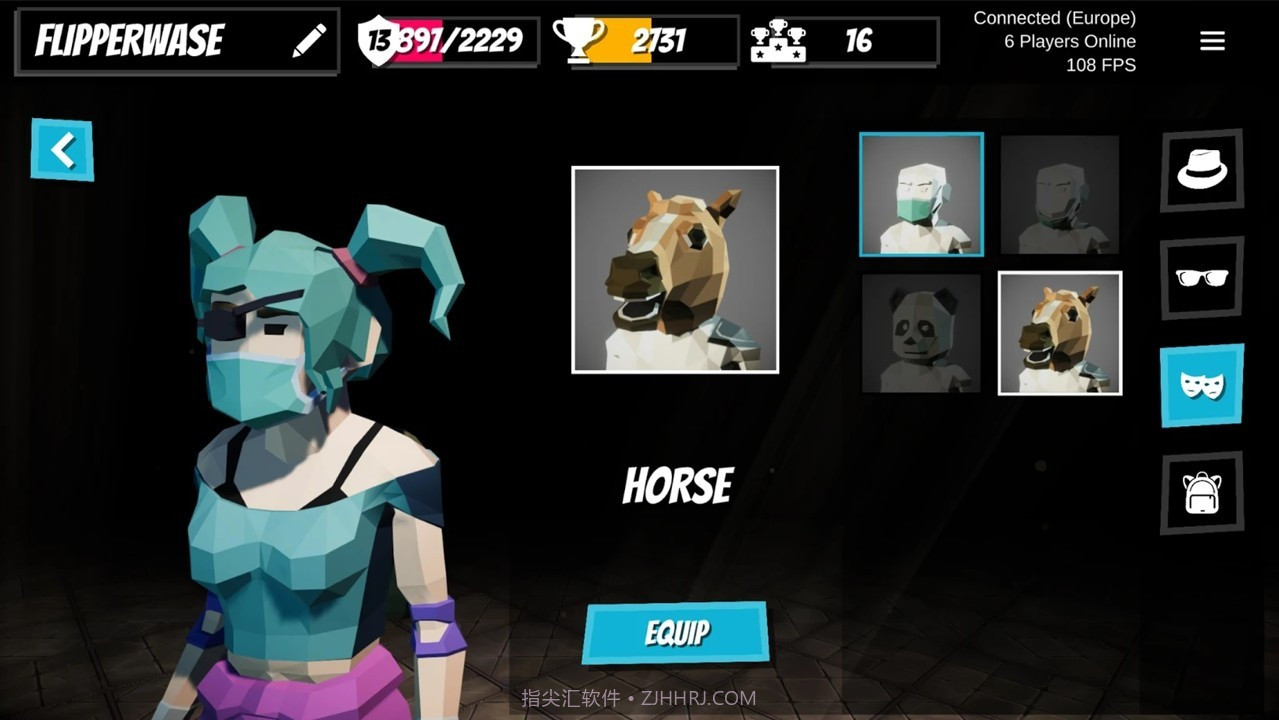Choose the dark helmet mask thumbnail
Viewport: 1279px width, 720px height.
tap(1060, 194)
